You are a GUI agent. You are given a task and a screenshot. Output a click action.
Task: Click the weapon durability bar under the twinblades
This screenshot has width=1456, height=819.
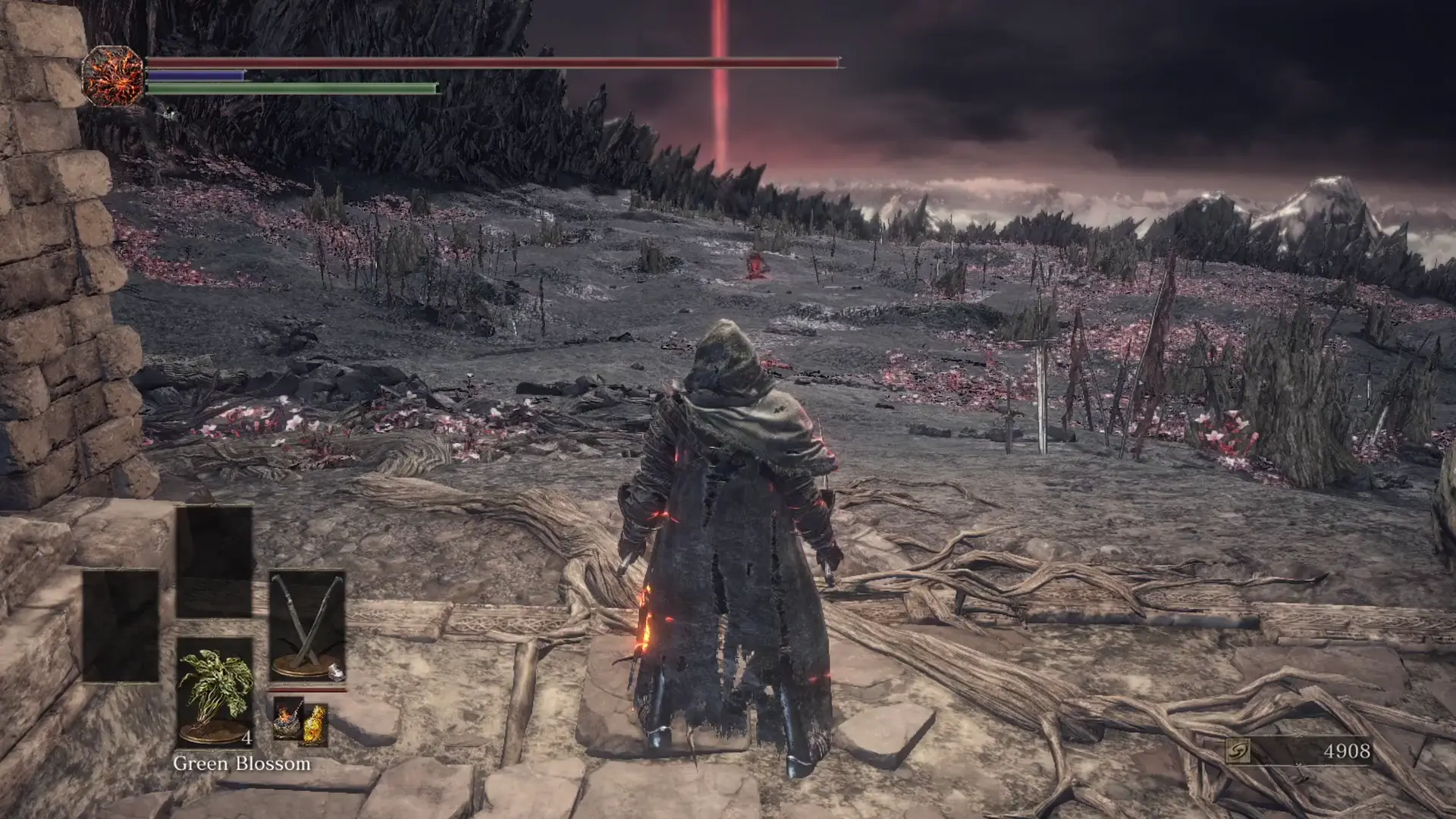point(306,688)
